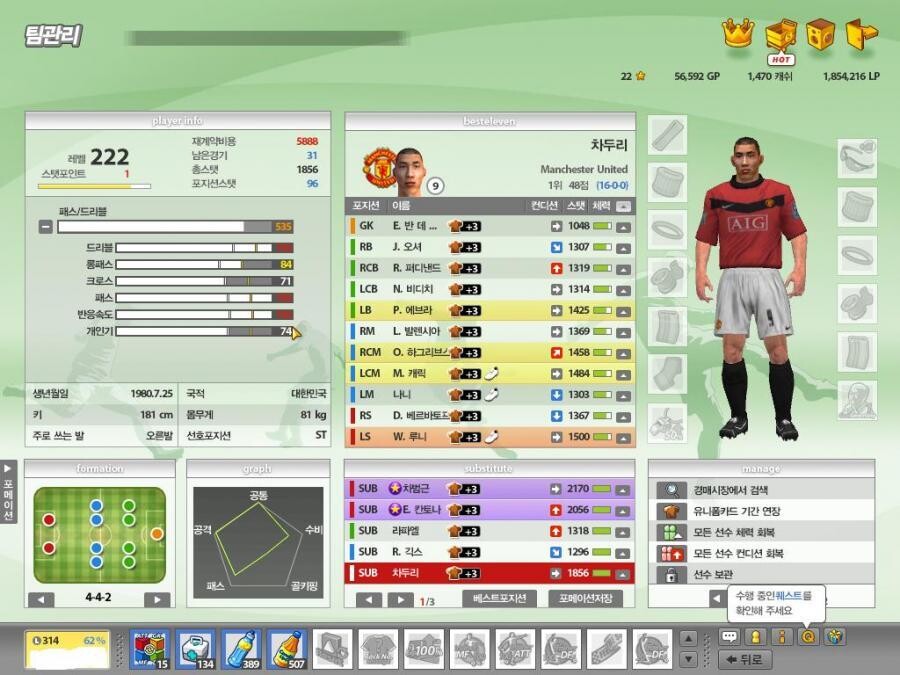Screen dimensions: 900x675
Task: Open the golden crown ranking icon
Action: (737, 34)
